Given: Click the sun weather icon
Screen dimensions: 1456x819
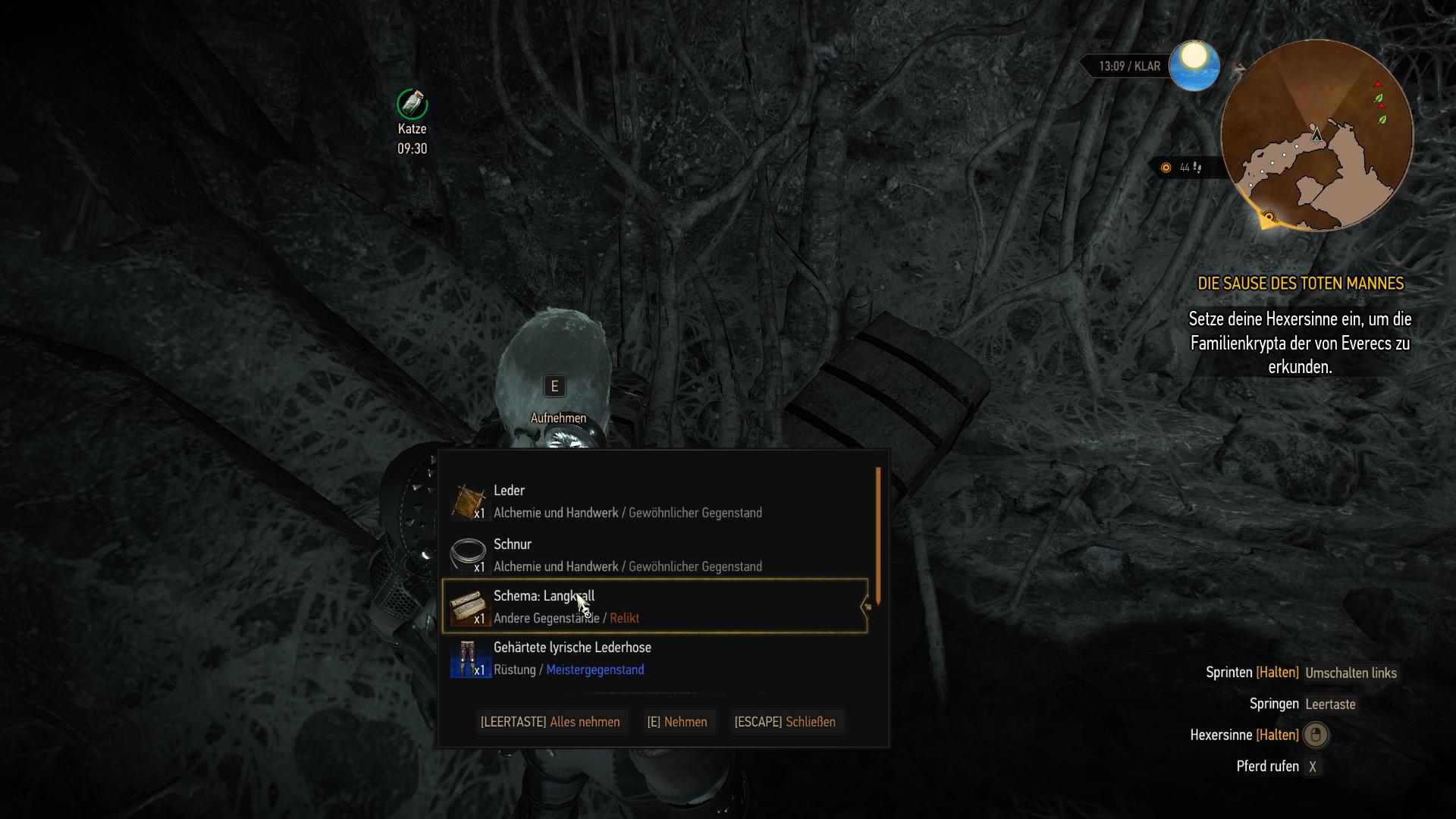Looking at the screenshot, I should pyautogui.click(x=1194, y=65).
